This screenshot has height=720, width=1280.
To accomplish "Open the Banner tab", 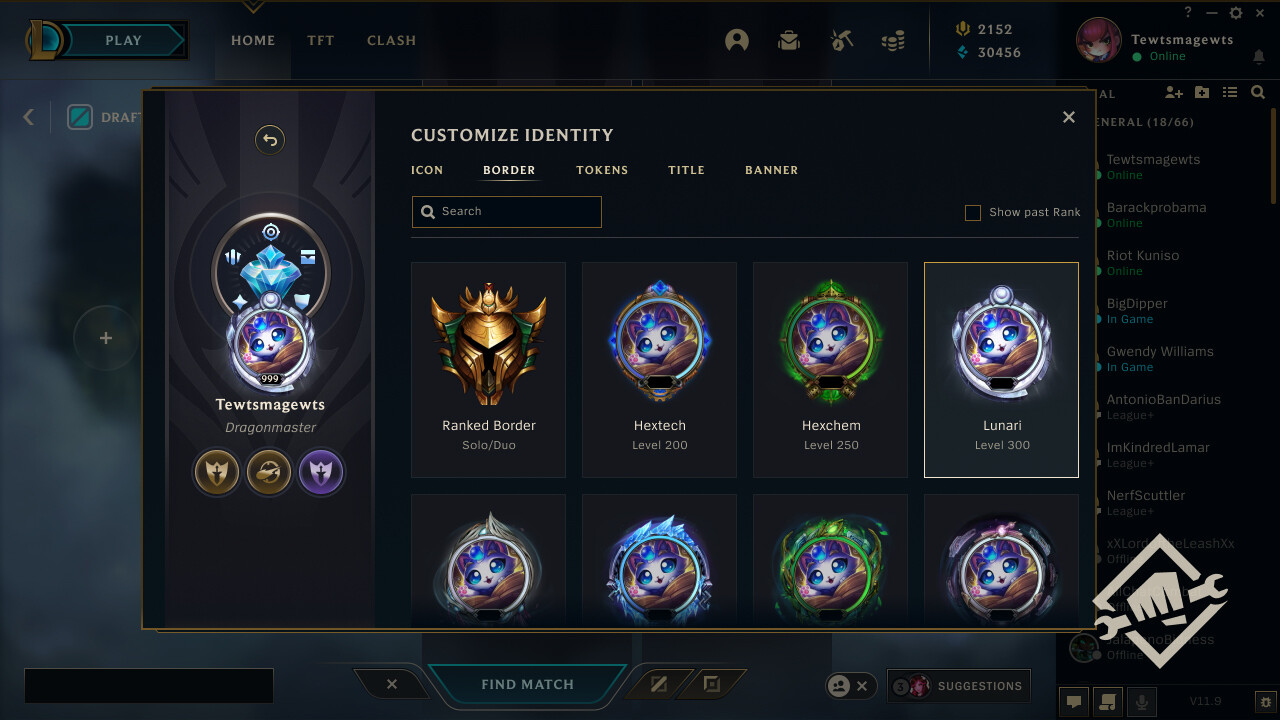I will click(x=771, y=170).
